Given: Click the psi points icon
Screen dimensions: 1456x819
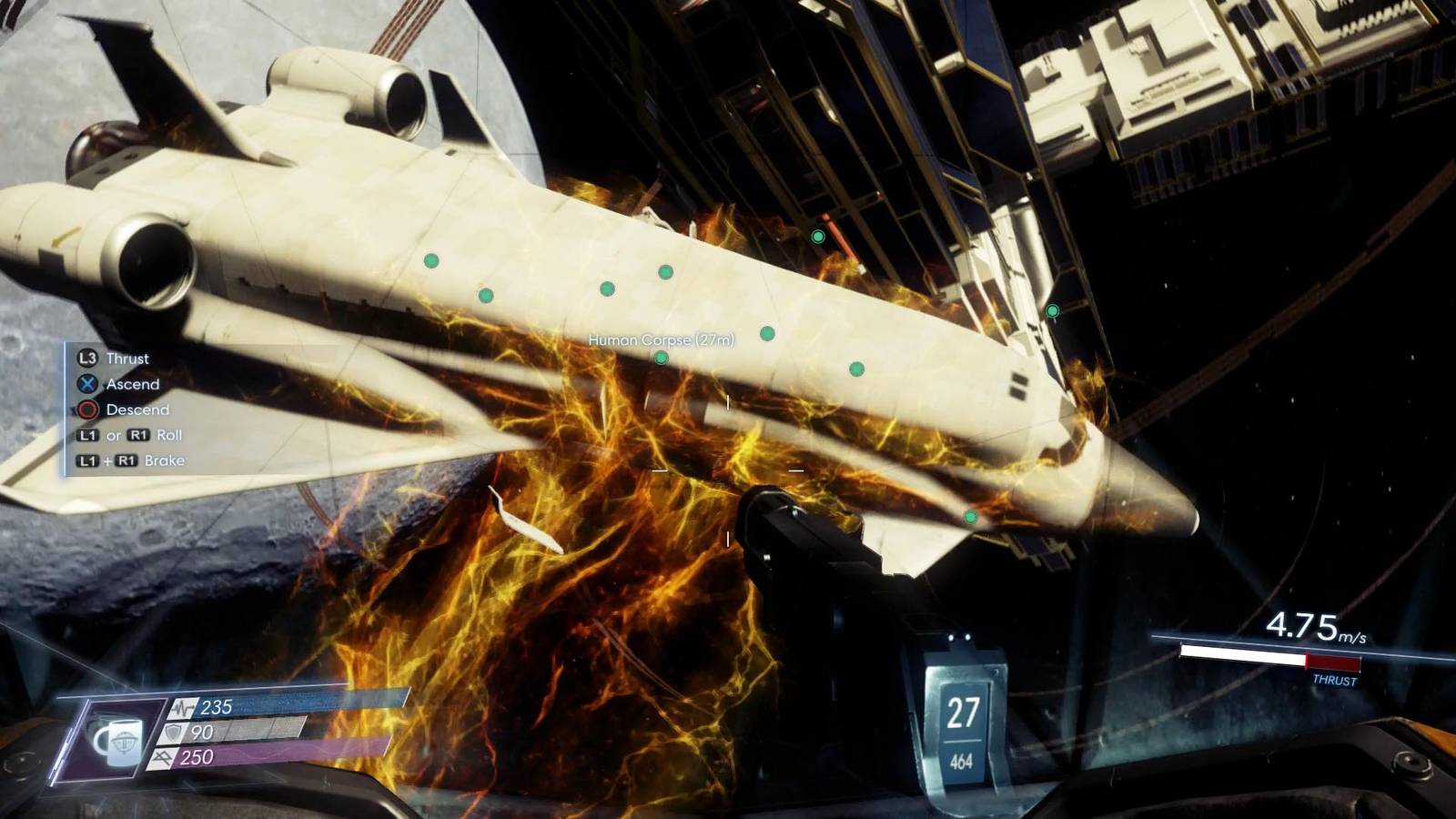Looking at the screenshot, I should 163,758.
